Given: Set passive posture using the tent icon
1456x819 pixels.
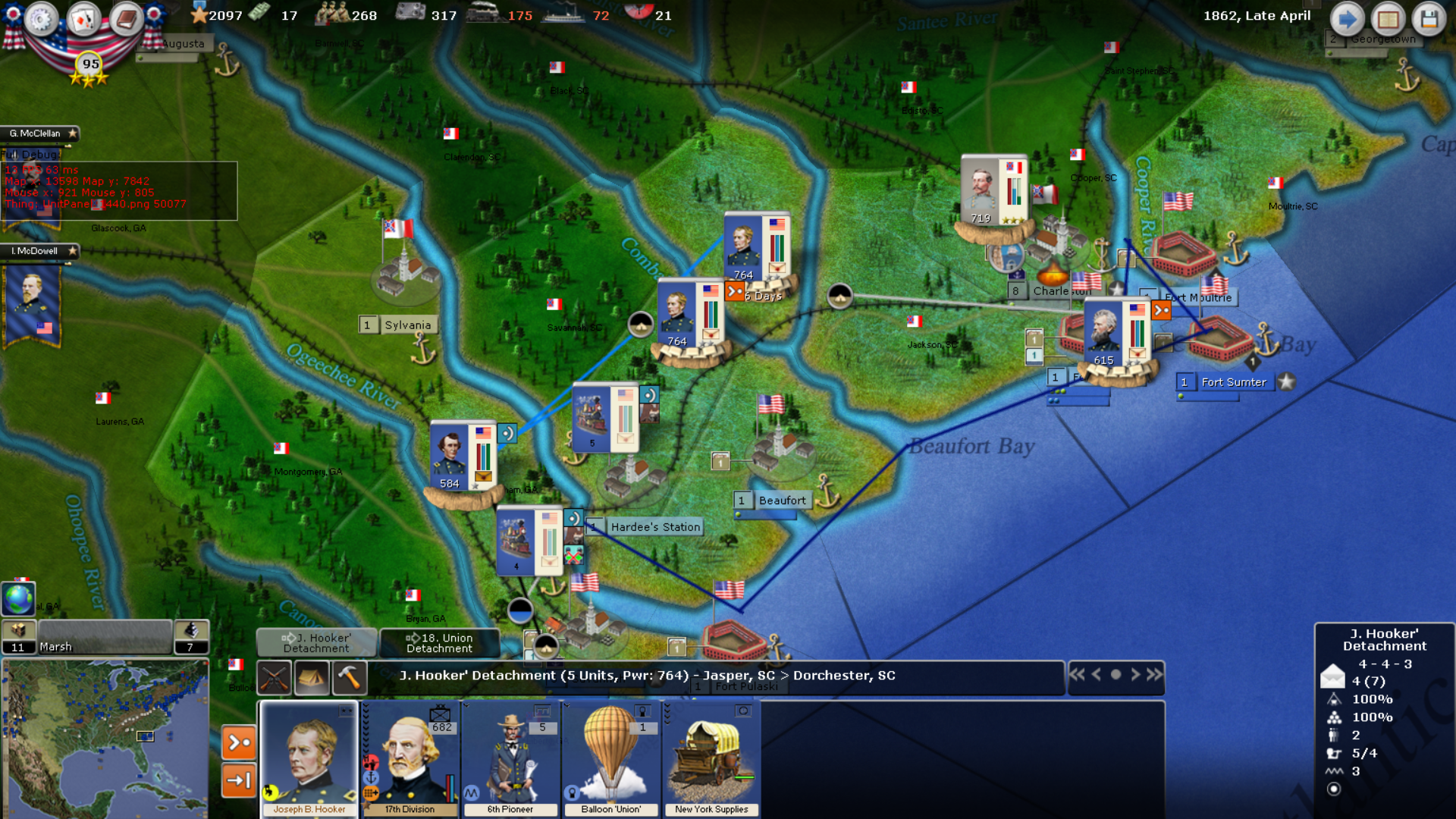Looking at the screenshot, I should click(313, 676).
